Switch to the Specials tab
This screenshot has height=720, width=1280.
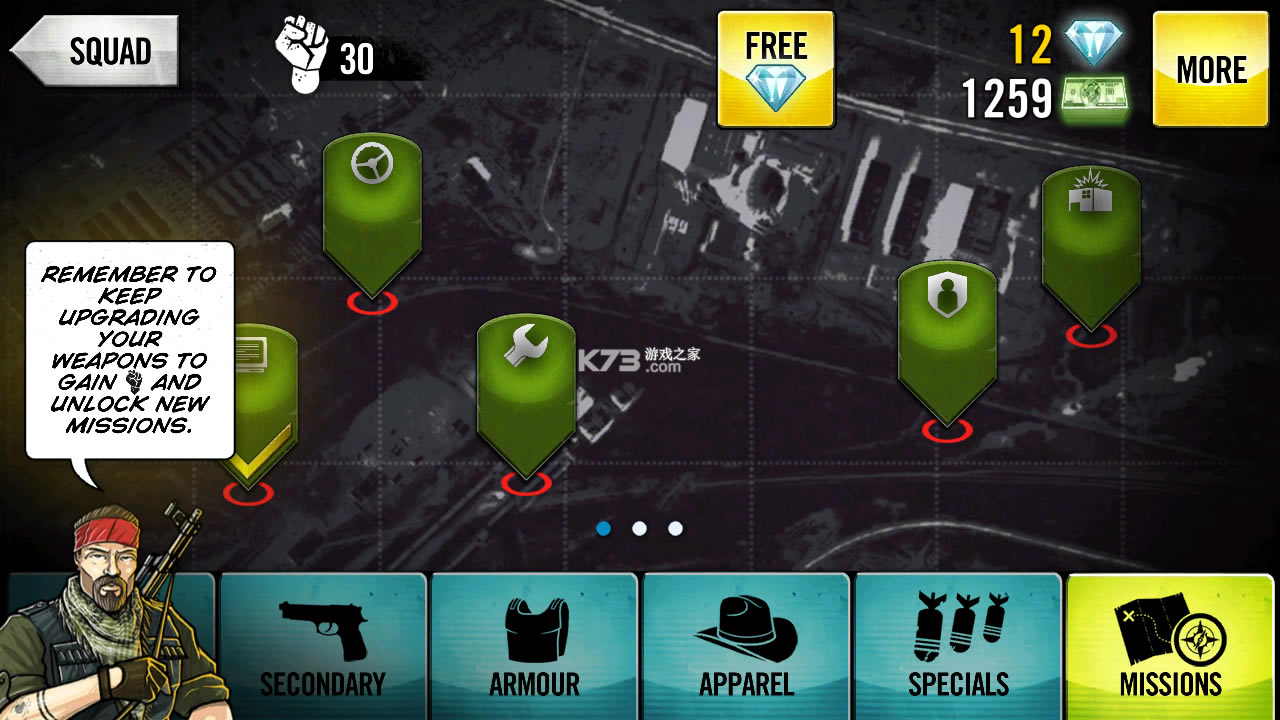(x=958, y=647)
